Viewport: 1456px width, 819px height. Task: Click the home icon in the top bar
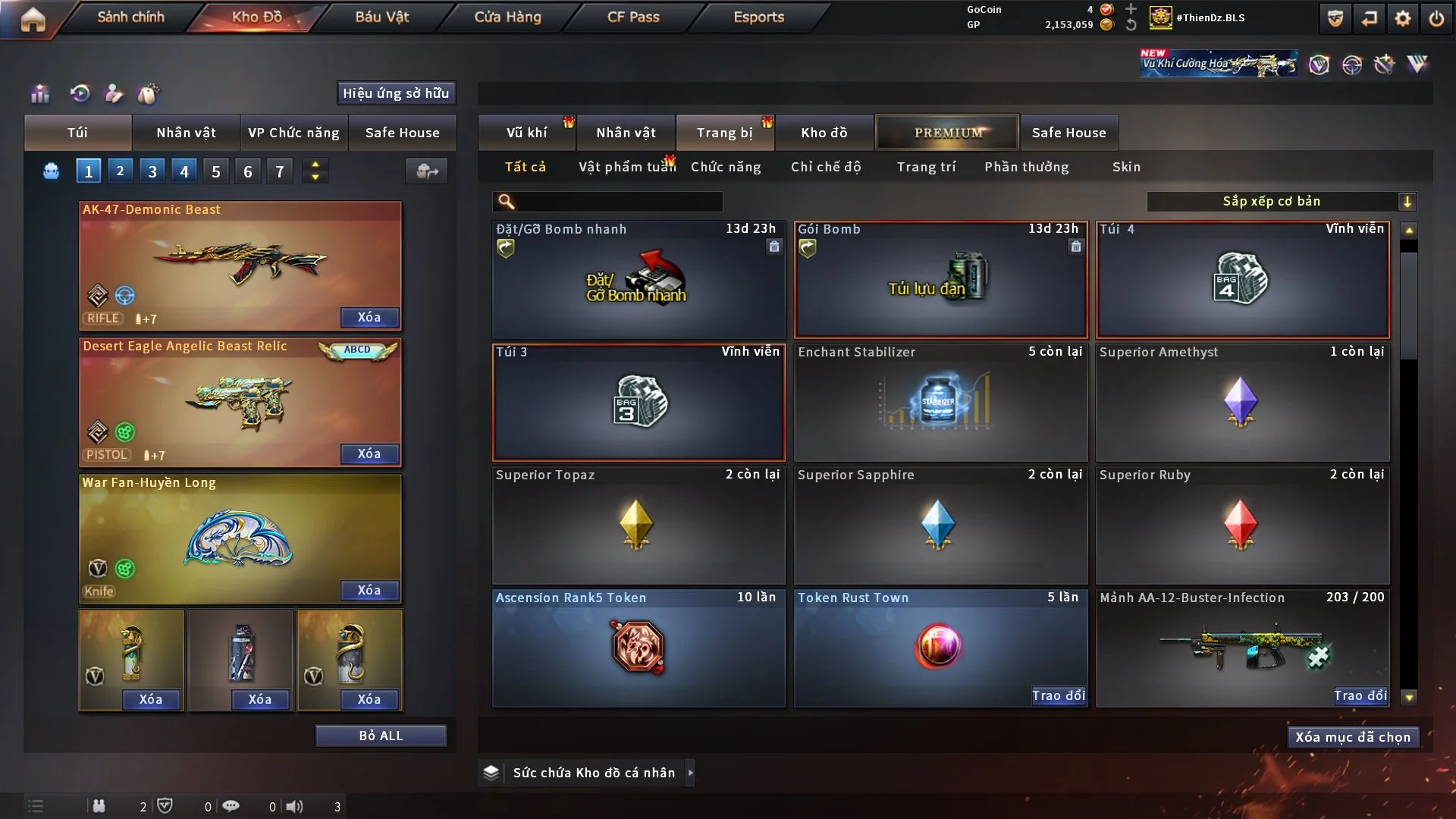[33, 19]
